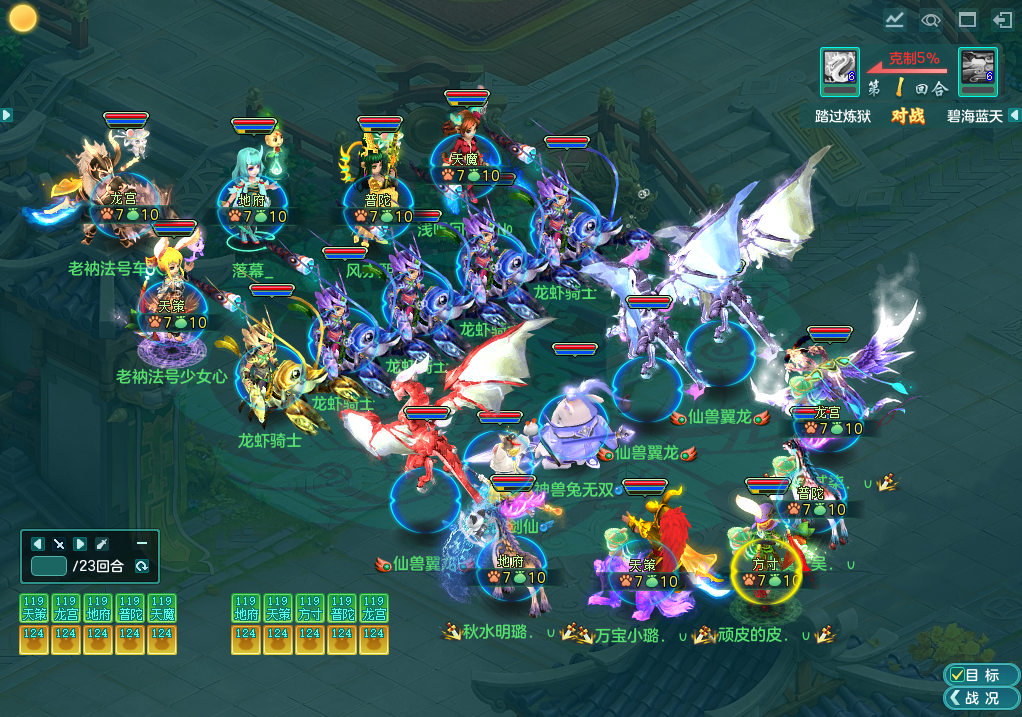Advance to the next round
This screenshot has height=717, width=1022.
click(x=80, y=543)
